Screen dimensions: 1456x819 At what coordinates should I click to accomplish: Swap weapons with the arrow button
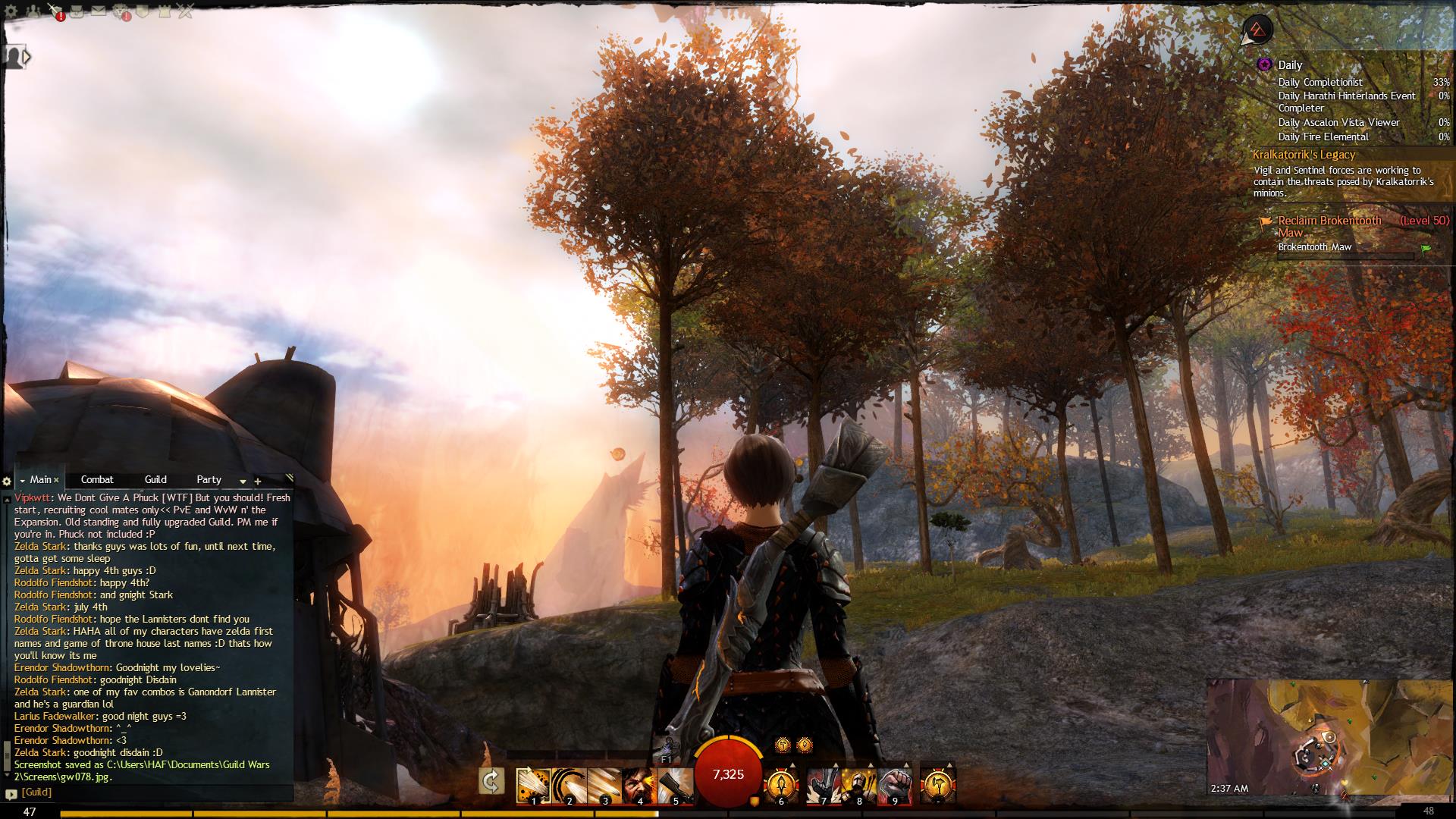click(491, 782)
